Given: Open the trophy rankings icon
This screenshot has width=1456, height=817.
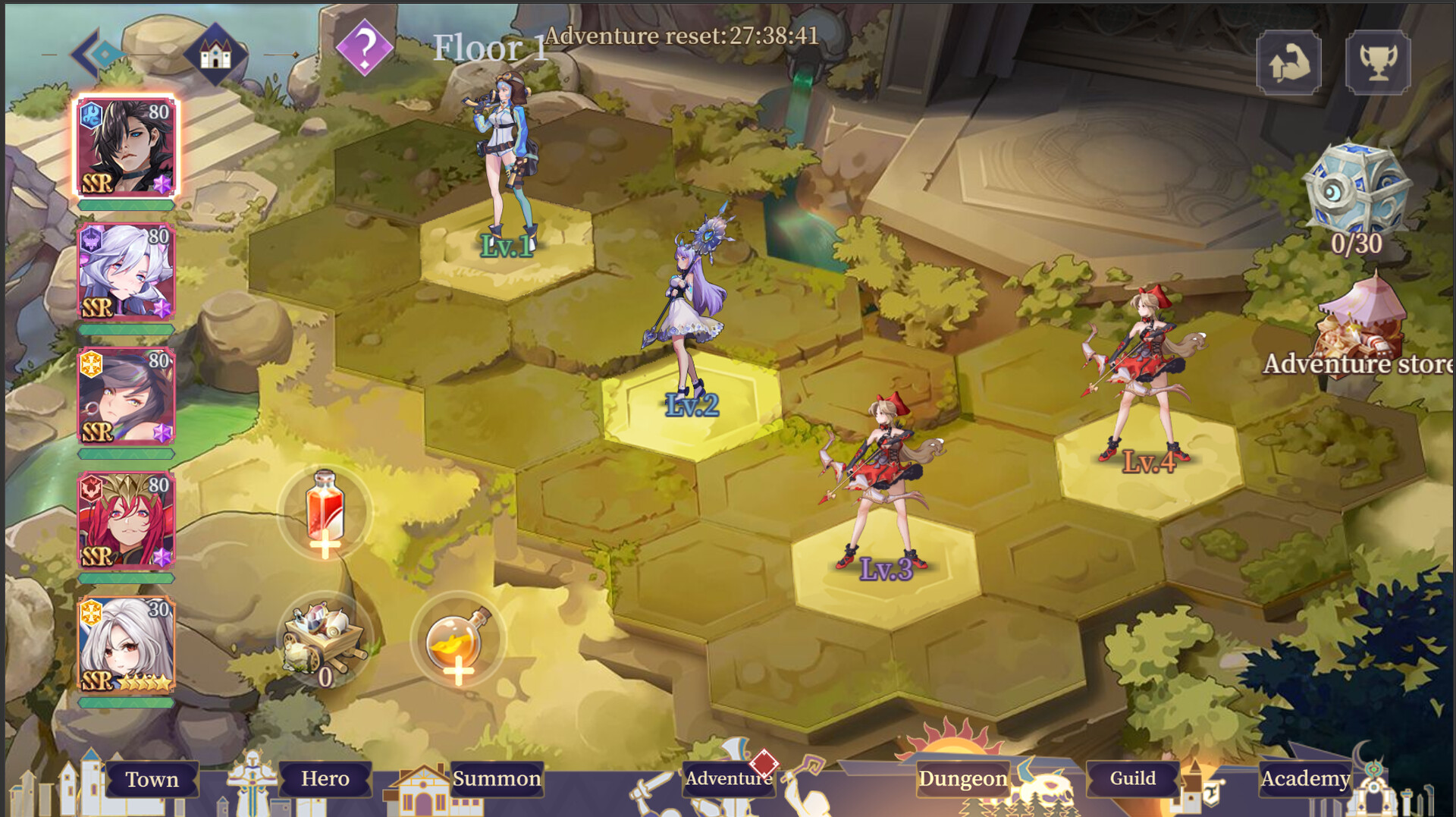Looking at the screenshot, I should tap(1379, 63).
